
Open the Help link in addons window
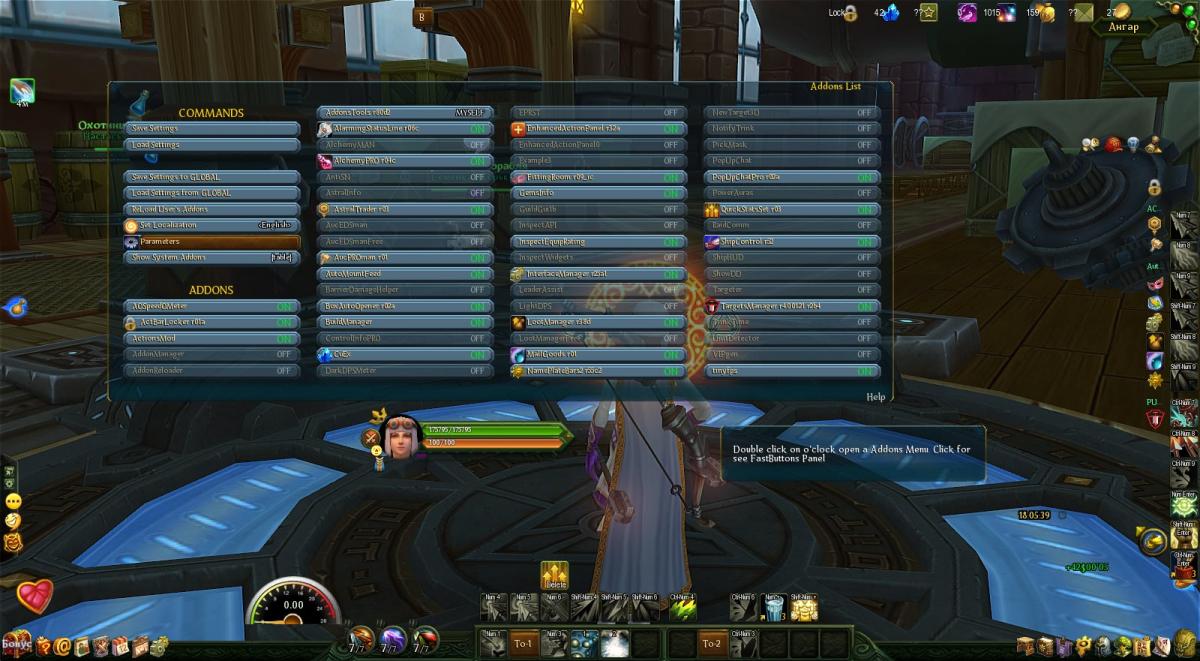point(875,397)
